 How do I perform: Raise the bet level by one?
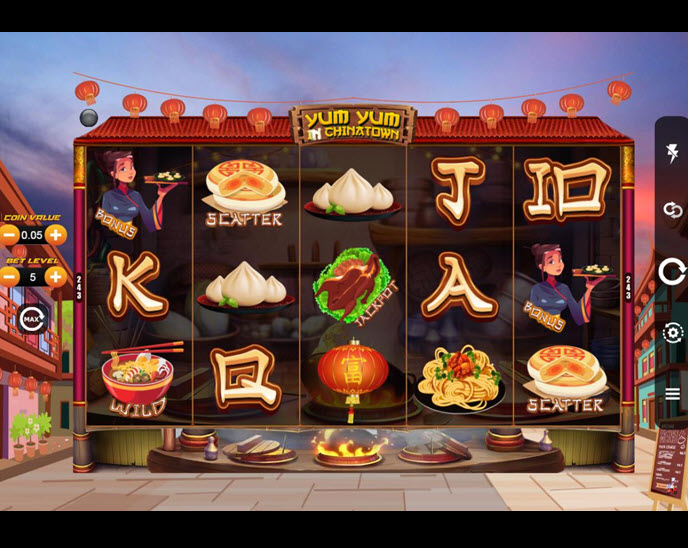[56, 277]
